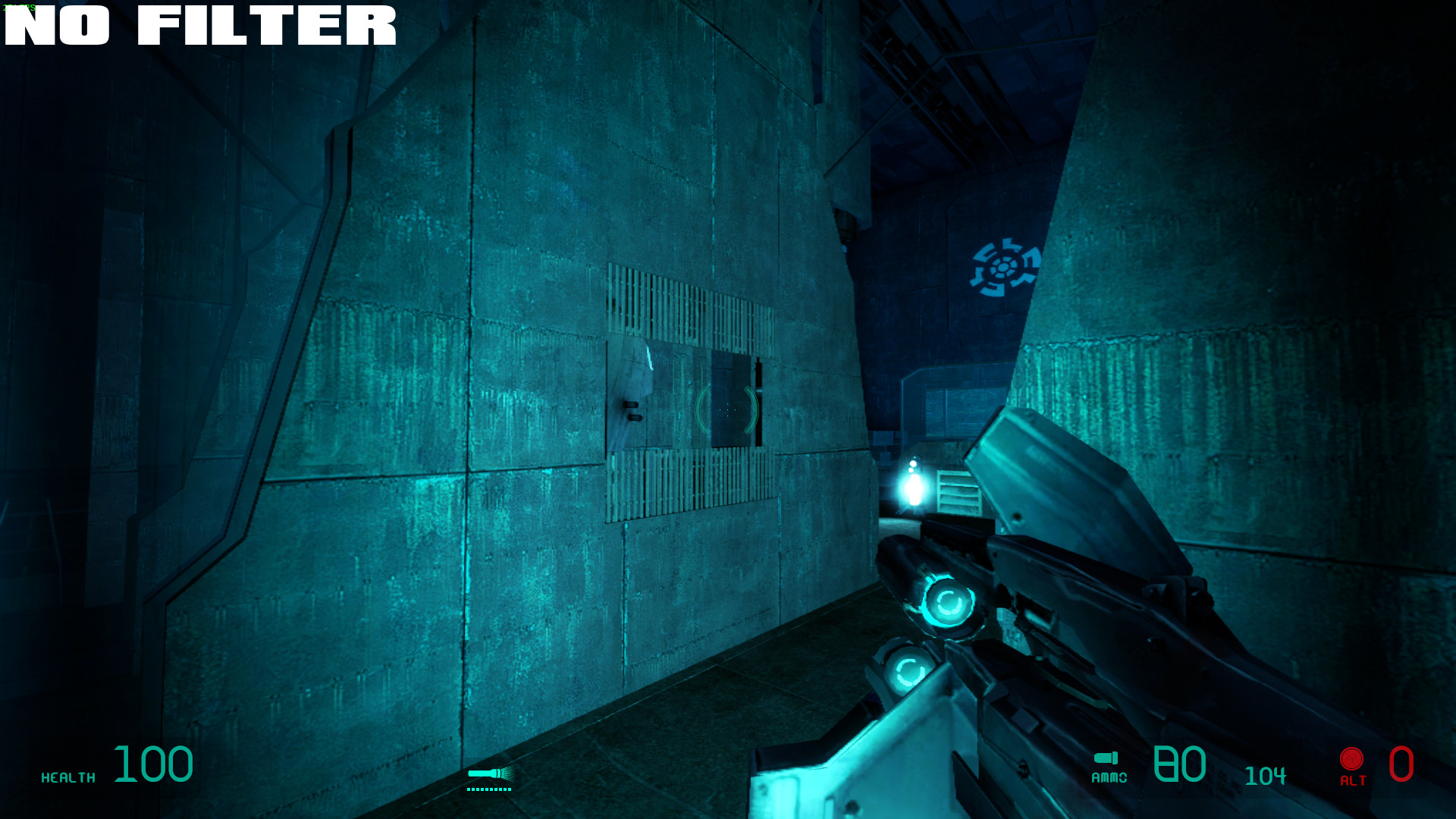This screenshot has height=819, width=1456.
Task: Select the bullet icon beside AMMO
Action: pyautogui.click(x=1106, y=758)
